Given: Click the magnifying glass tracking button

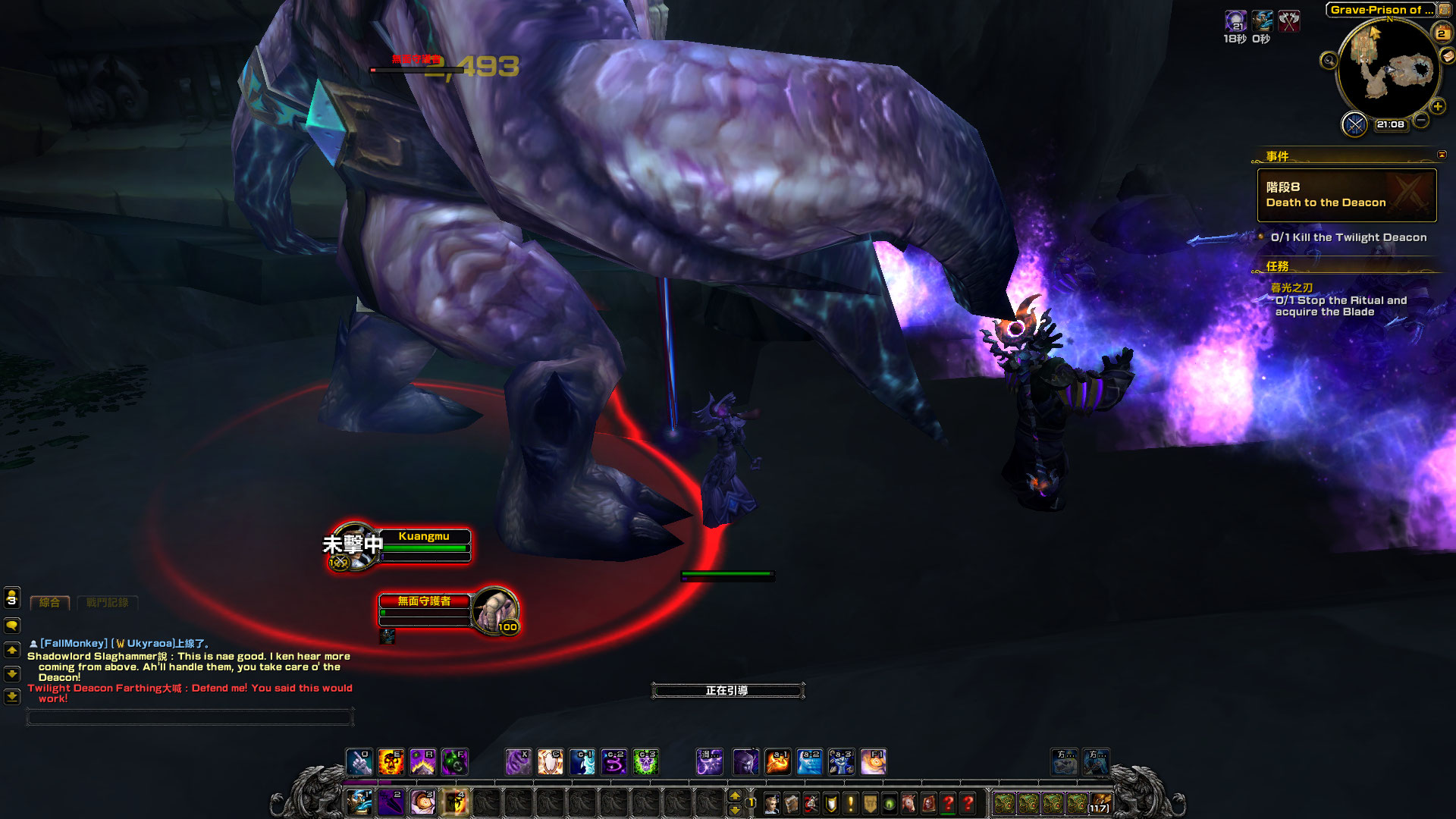Looking at the screenshot, I should (x=1329, y=61).
